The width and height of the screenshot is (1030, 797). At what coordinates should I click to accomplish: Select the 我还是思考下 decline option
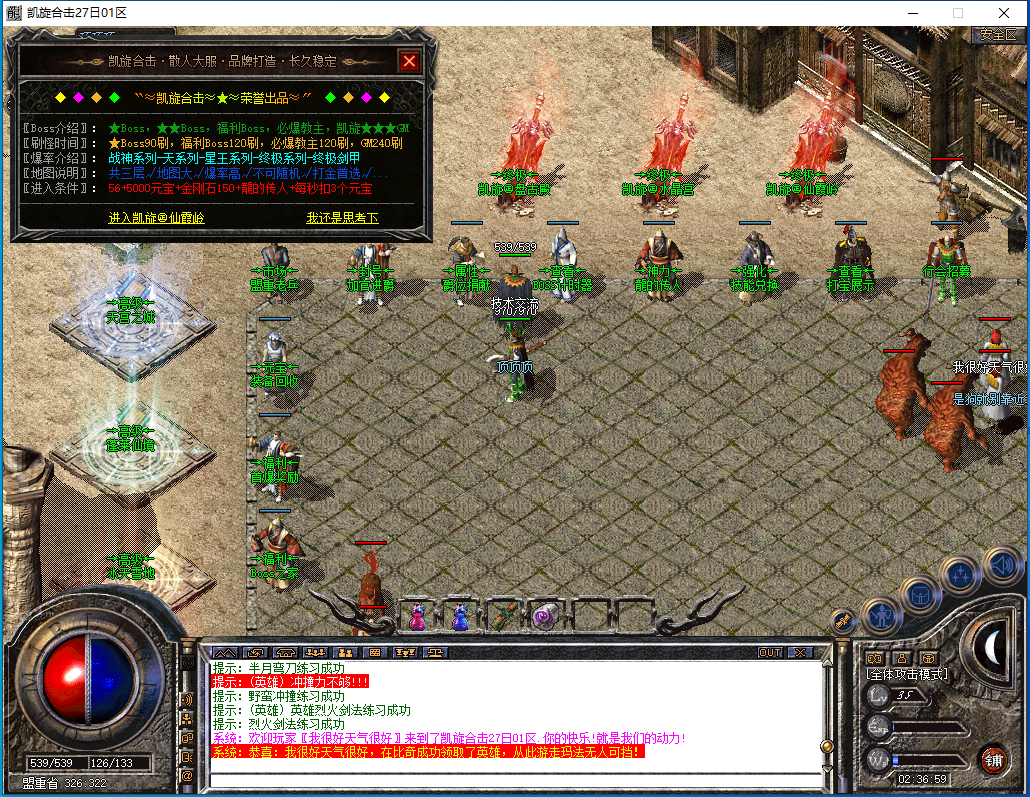click(x=342, y=217)
